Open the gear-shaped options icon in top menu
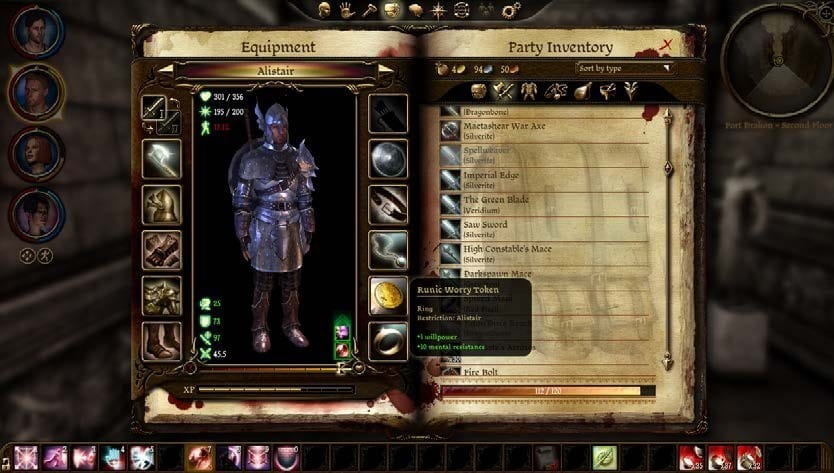 pyautogui.click(x=511, y=11)
